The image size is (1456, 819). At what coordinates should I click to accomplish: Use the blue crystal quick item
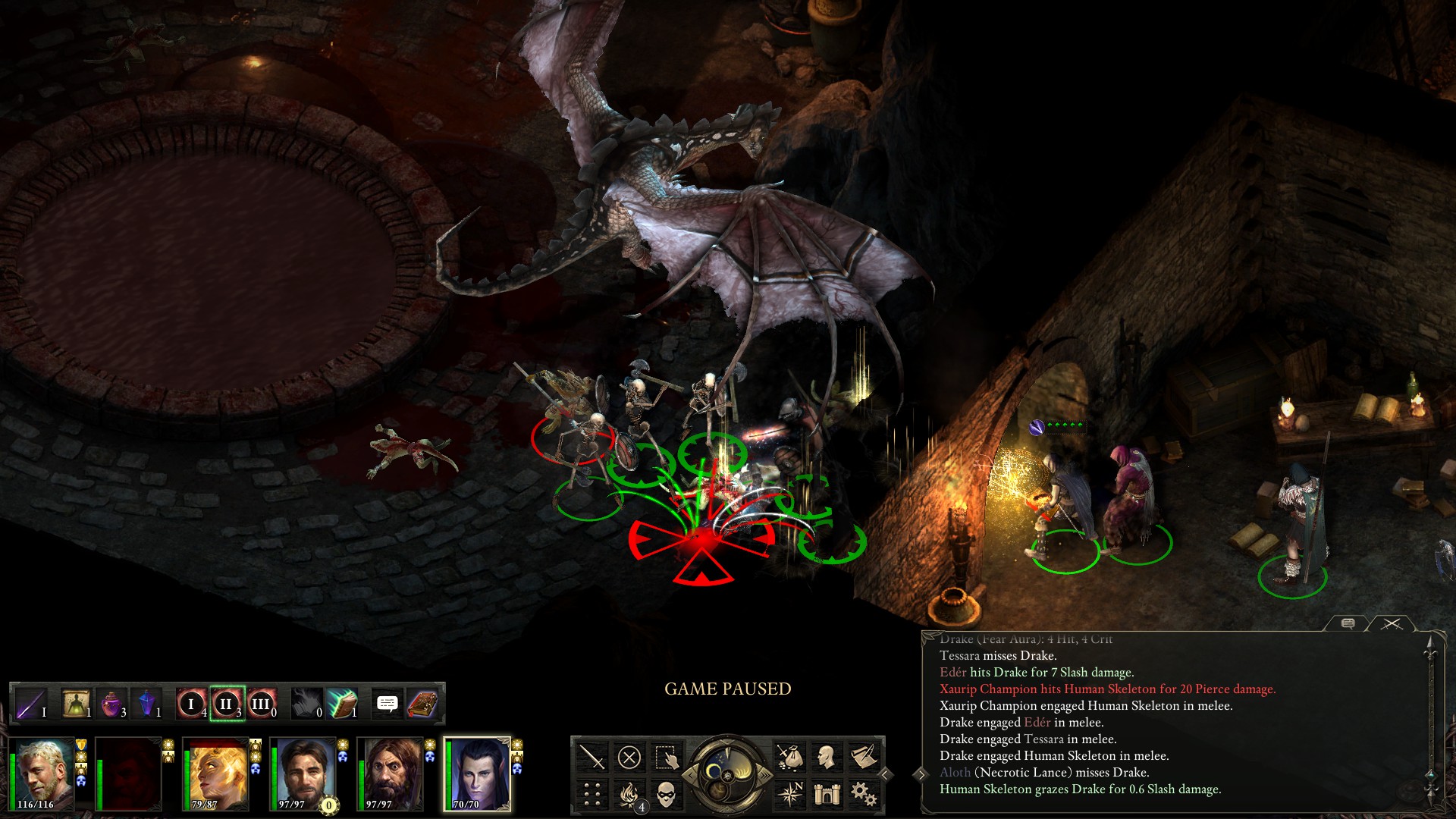point(146,704)
